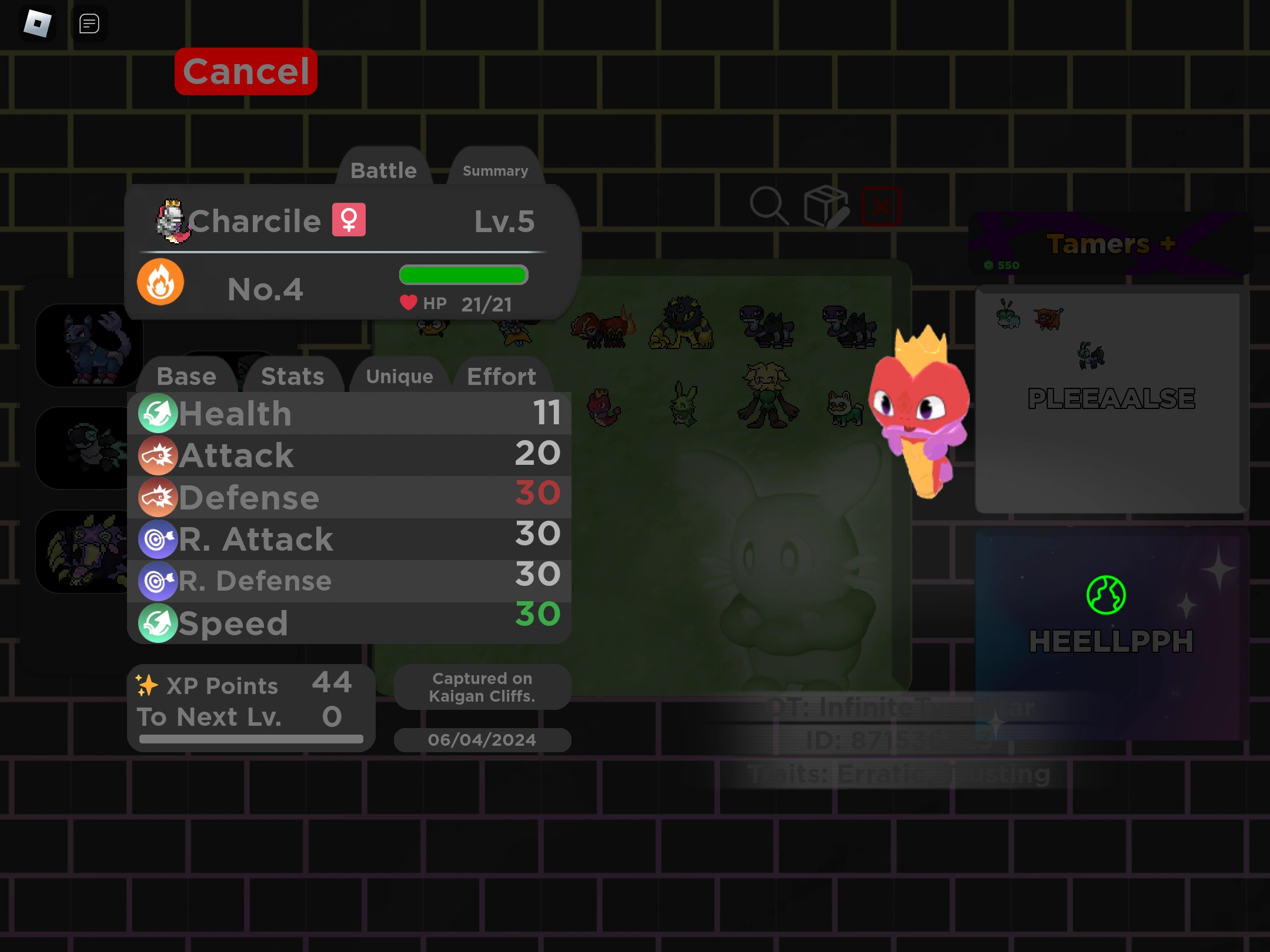Open the search magnifier tool
The height and width of the screenshot is (952, 1270).
point(770,205)
